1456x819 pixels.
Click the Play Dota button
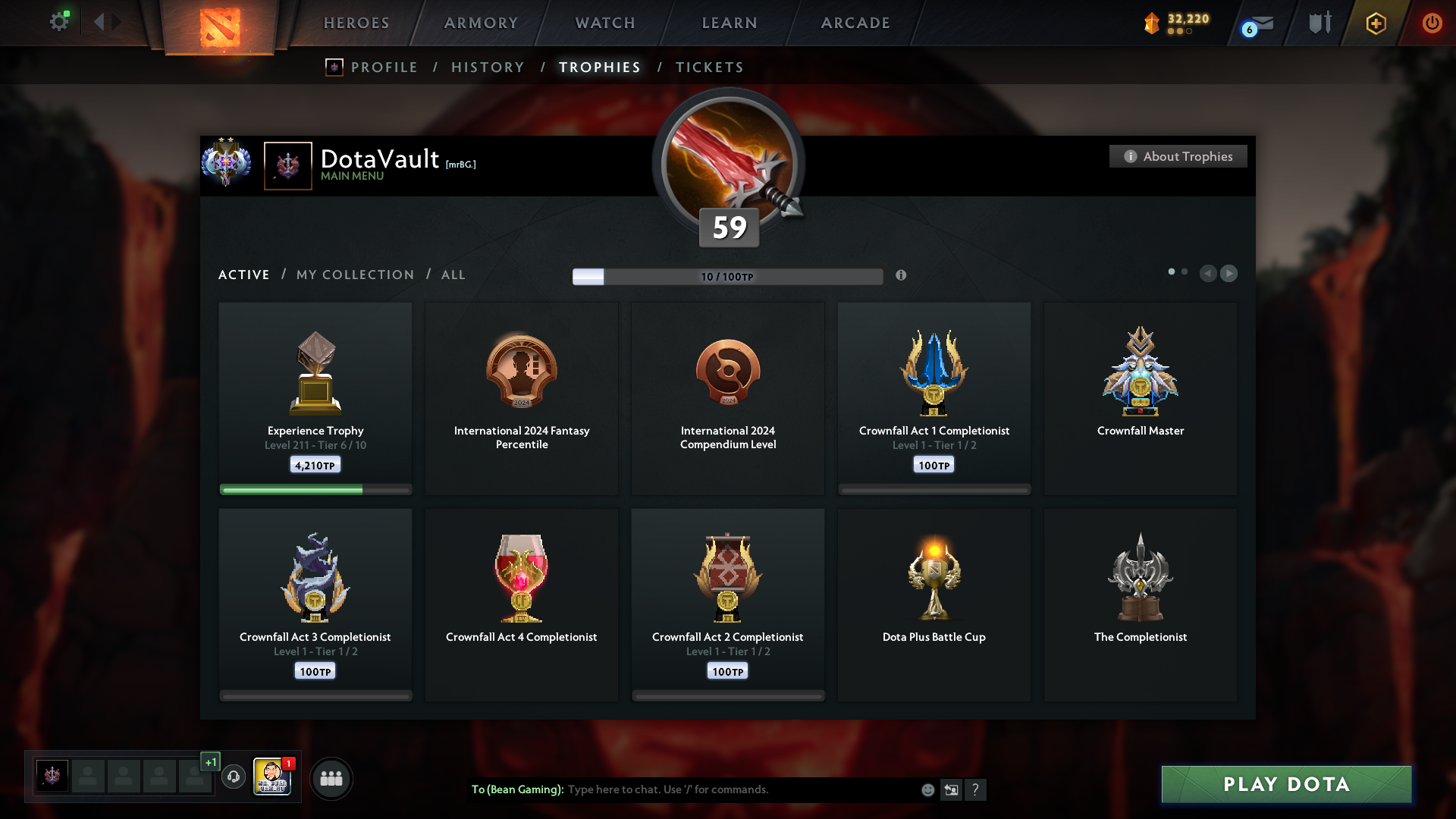tap(1286, 784)
